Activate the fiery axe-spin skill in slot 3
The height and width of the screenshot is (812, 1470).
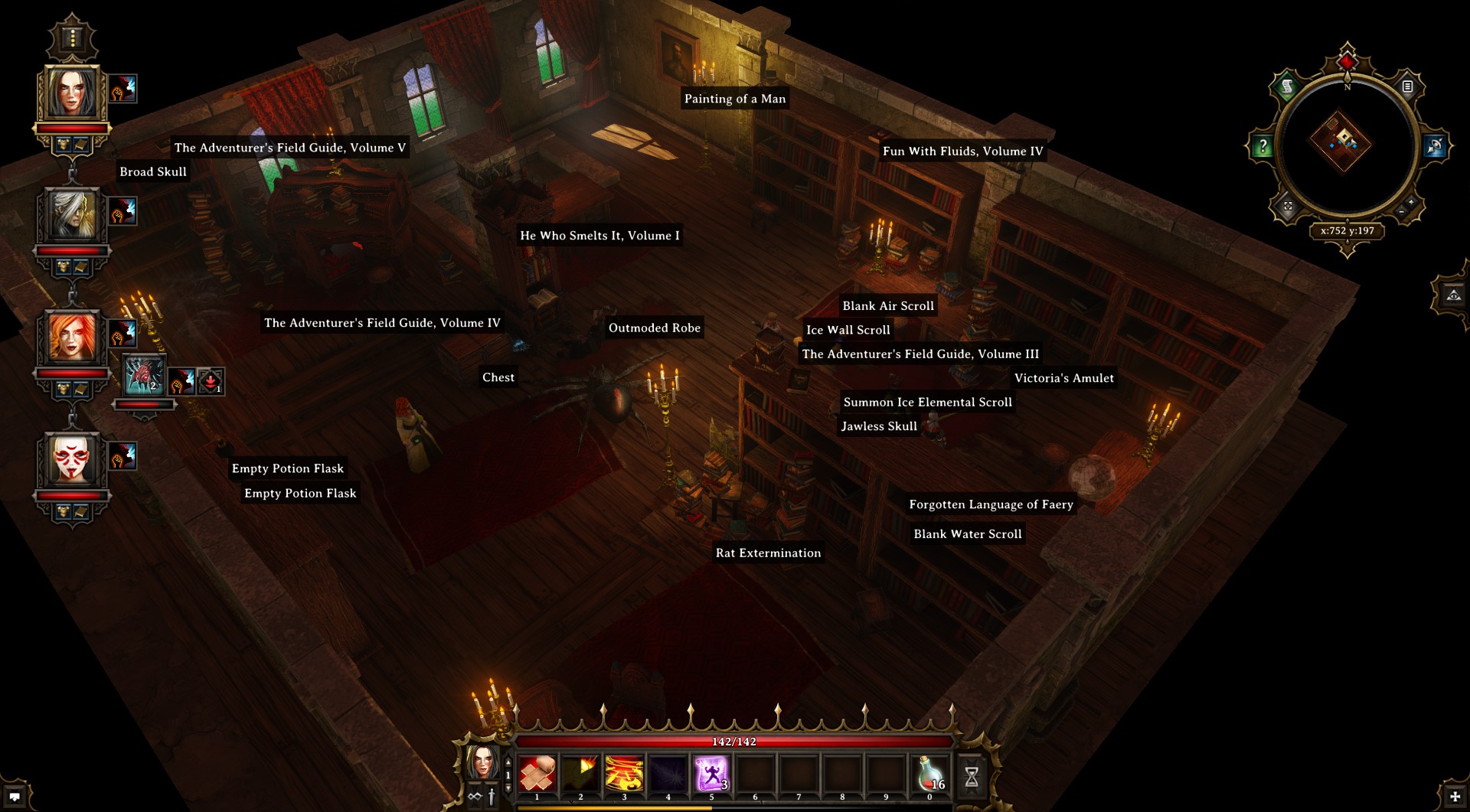click(624, 774)
